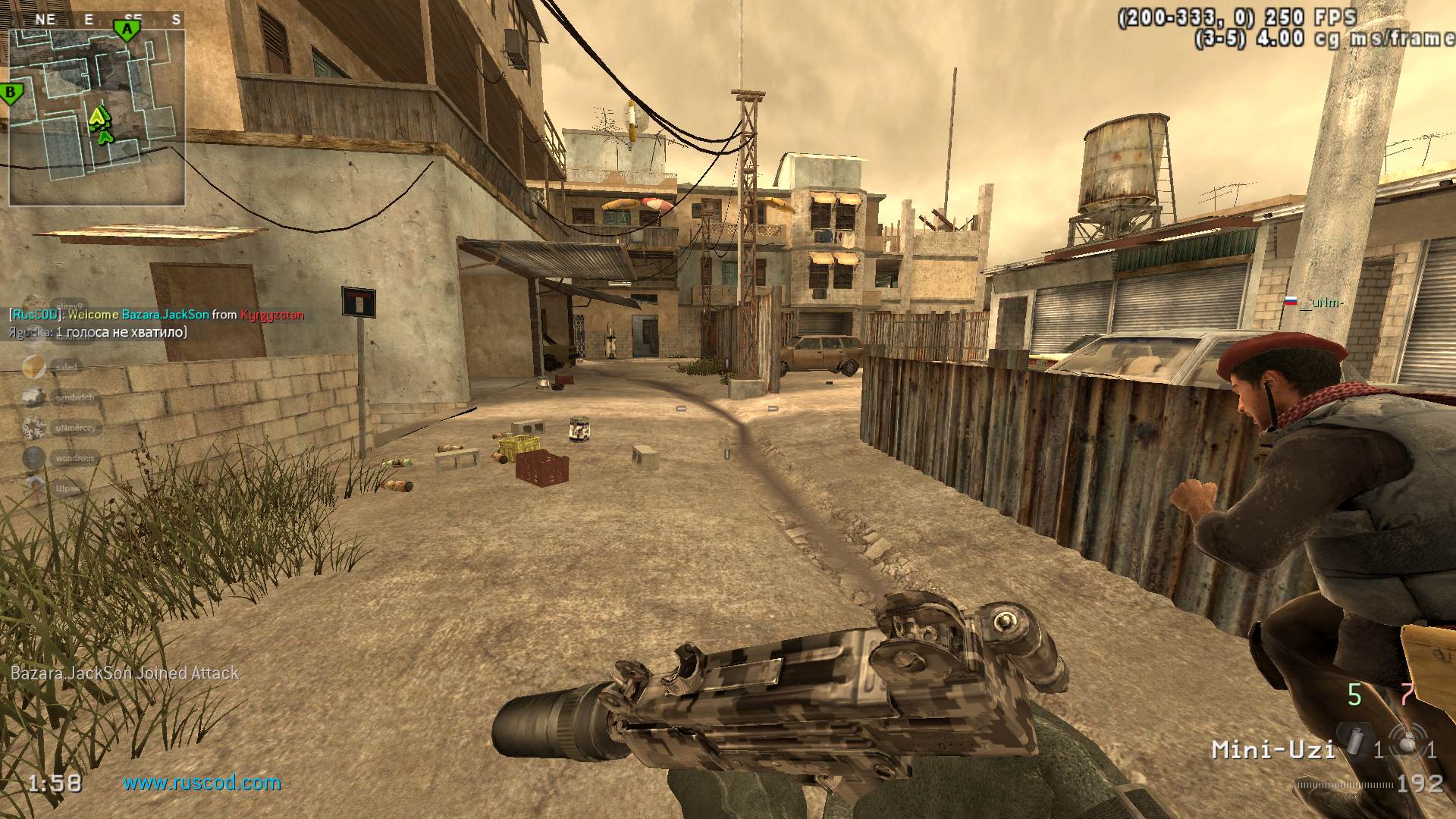1456x819 pixels.
Task: Select the Mini-Uzi weapon label
Action: tap(1272, 750)
